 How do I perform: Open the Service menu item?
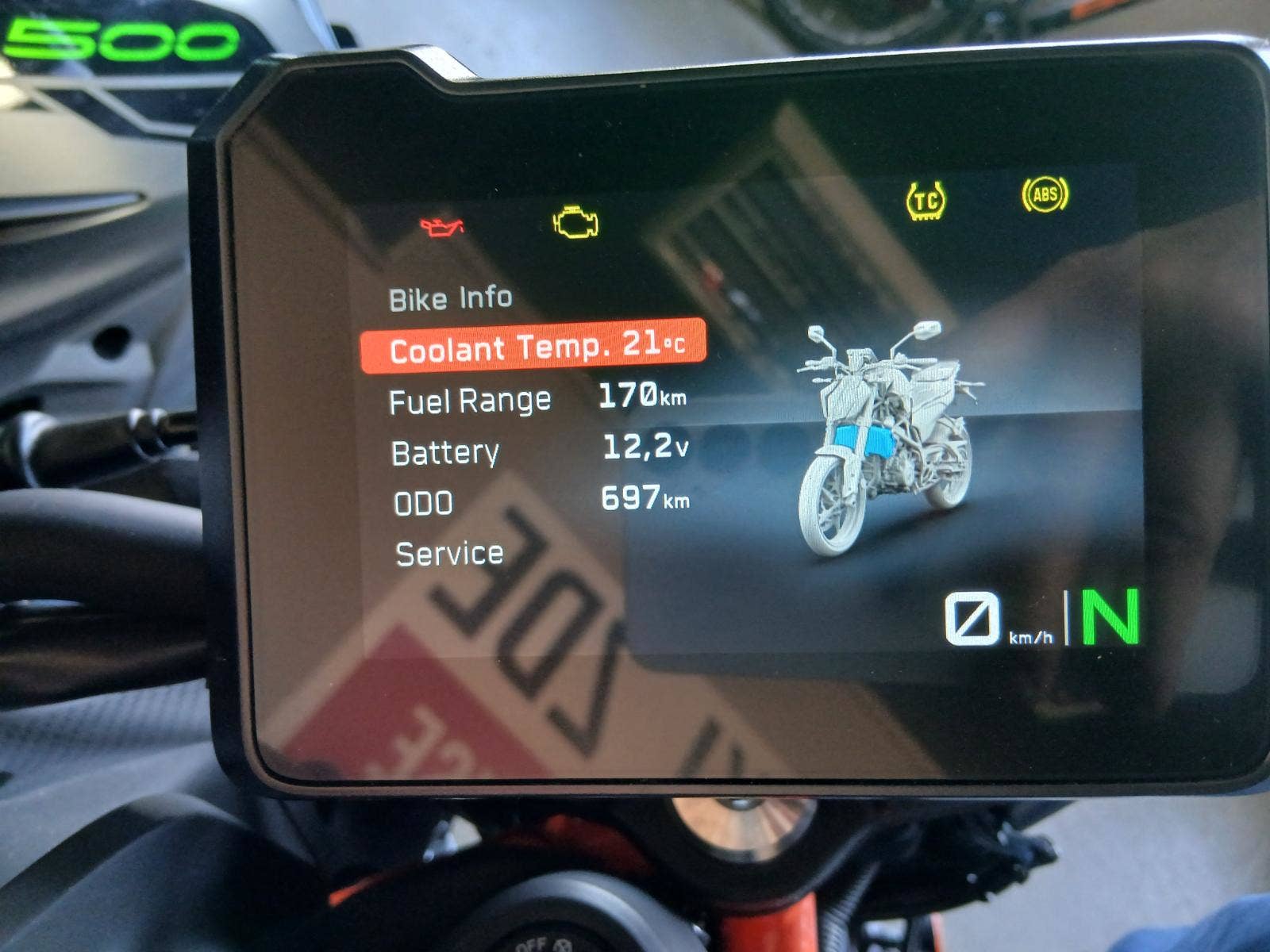pos(449,554)
